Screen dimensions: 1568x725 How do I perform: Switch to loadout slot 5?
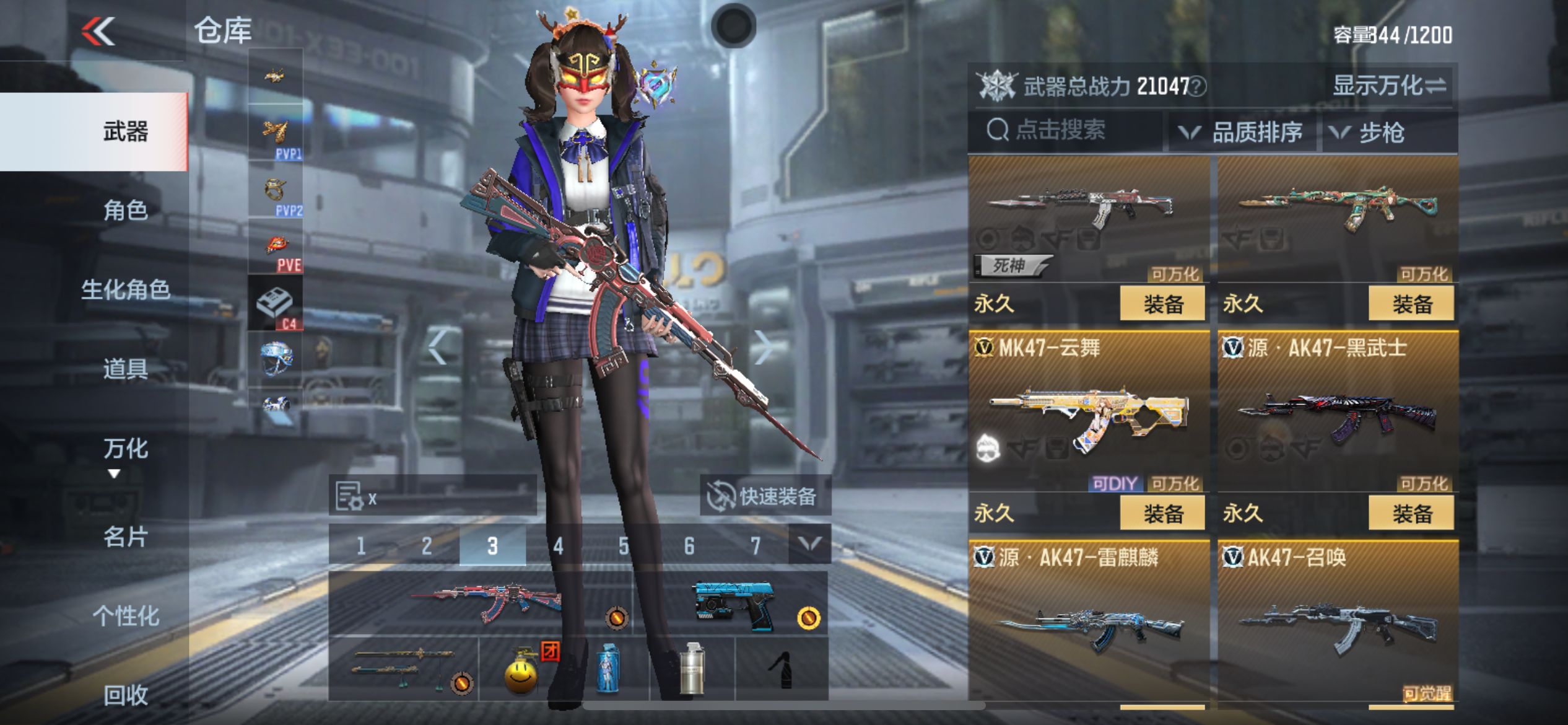tap(624, 546)
